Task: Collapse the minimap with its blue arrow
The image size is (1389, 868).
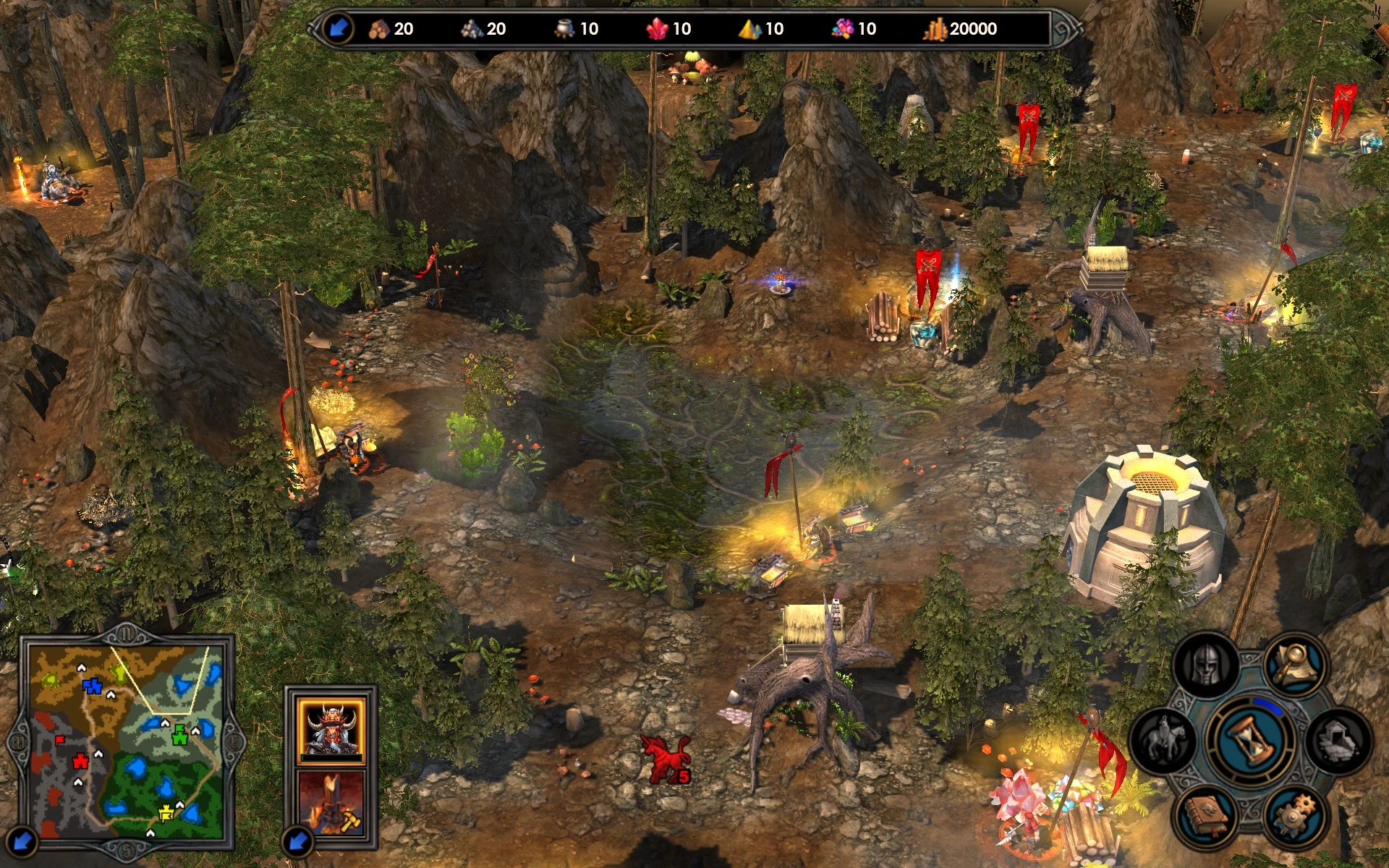Action: [x=22, y=841]
